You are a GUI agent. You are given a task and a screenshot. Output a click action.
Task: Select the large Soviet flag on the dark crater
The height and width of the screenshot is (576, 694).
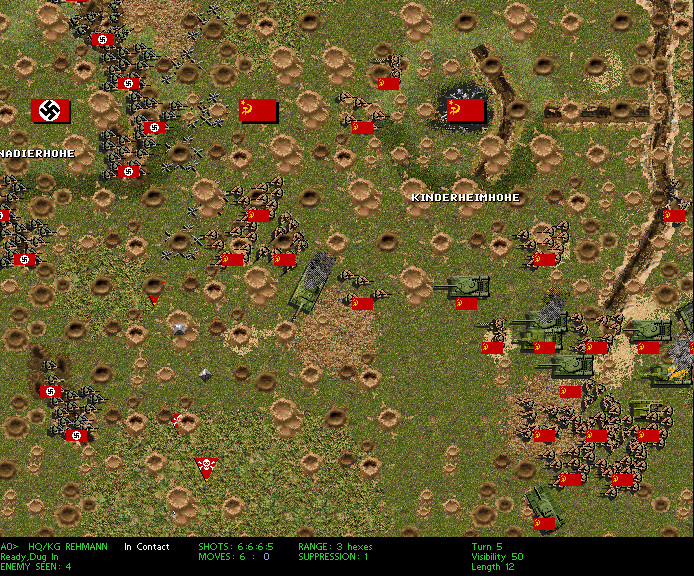point(465,110)
